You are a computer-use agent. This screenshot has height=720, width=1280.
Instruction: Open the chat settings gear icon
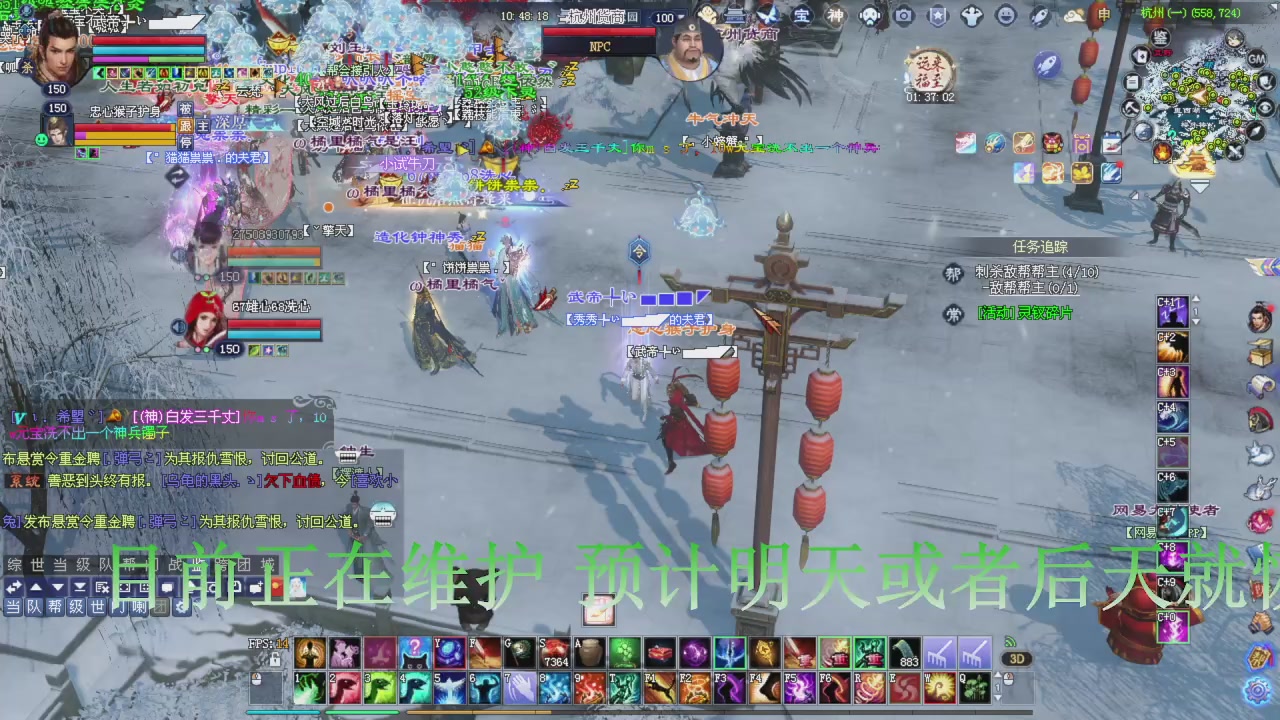coord(182,607)
